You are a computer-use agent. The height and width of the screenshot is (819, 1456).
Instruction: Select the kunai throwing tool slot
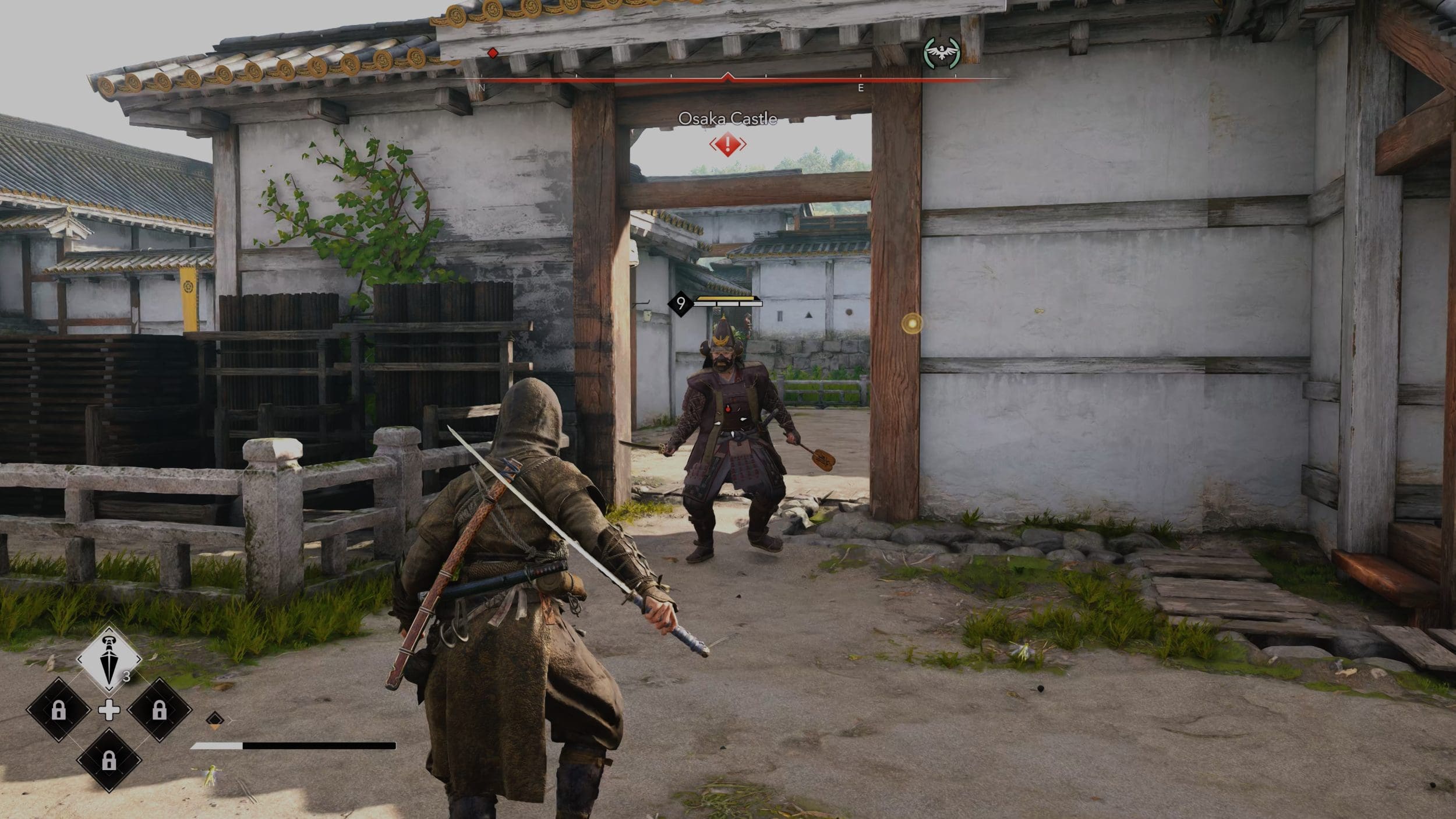(x=109, y=660)
